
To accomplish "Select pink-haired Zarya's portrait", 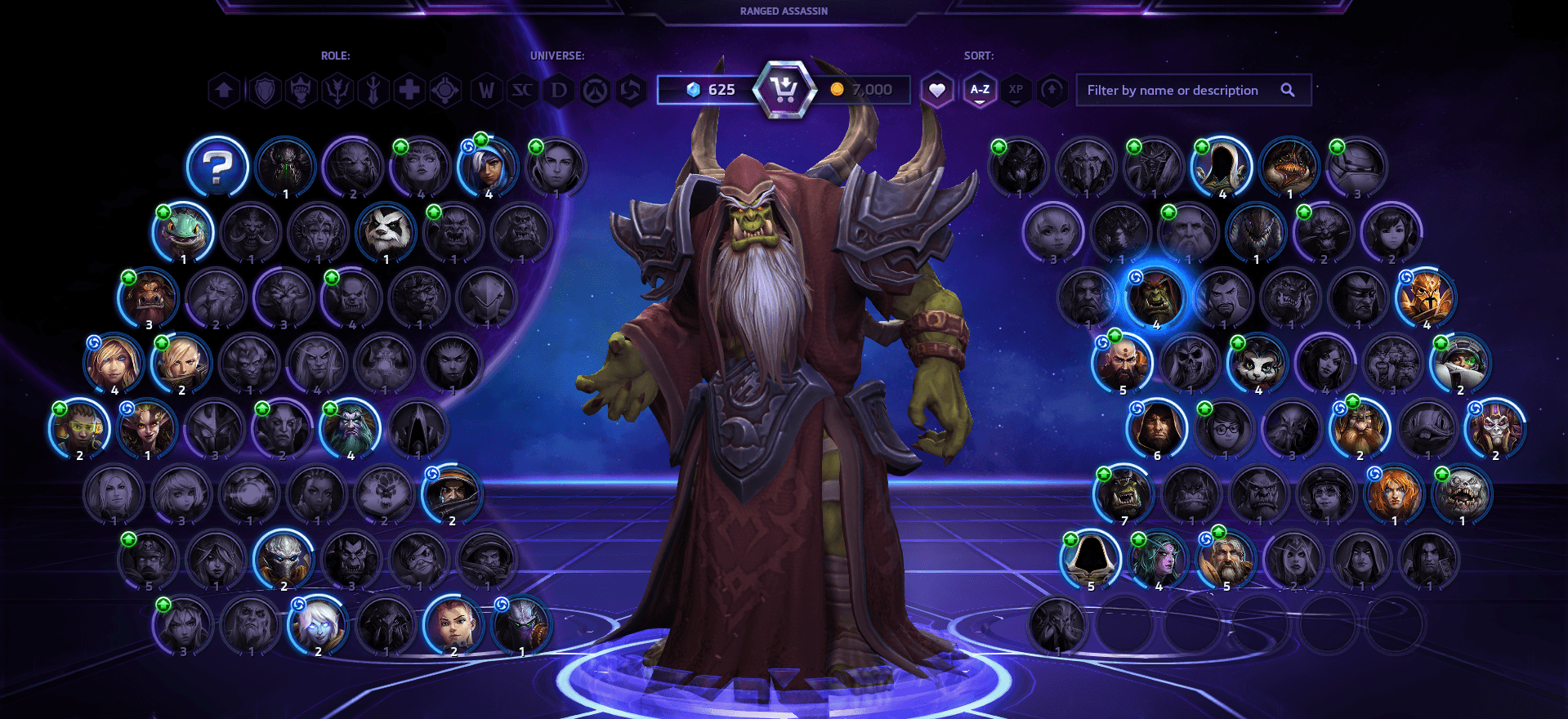I will pos(452,625).
